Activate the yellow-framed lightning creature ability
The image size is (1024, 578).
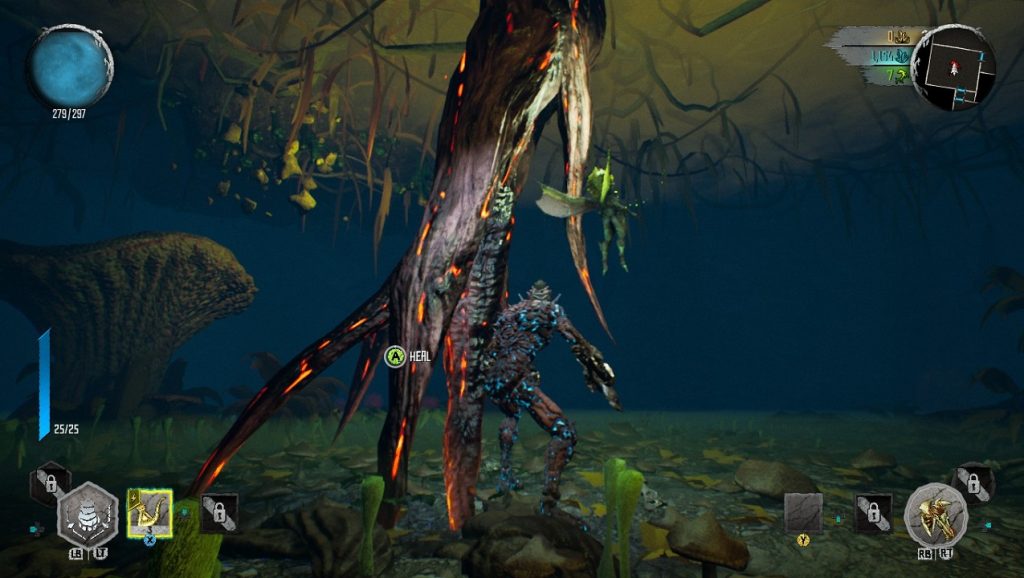(150, 513)
